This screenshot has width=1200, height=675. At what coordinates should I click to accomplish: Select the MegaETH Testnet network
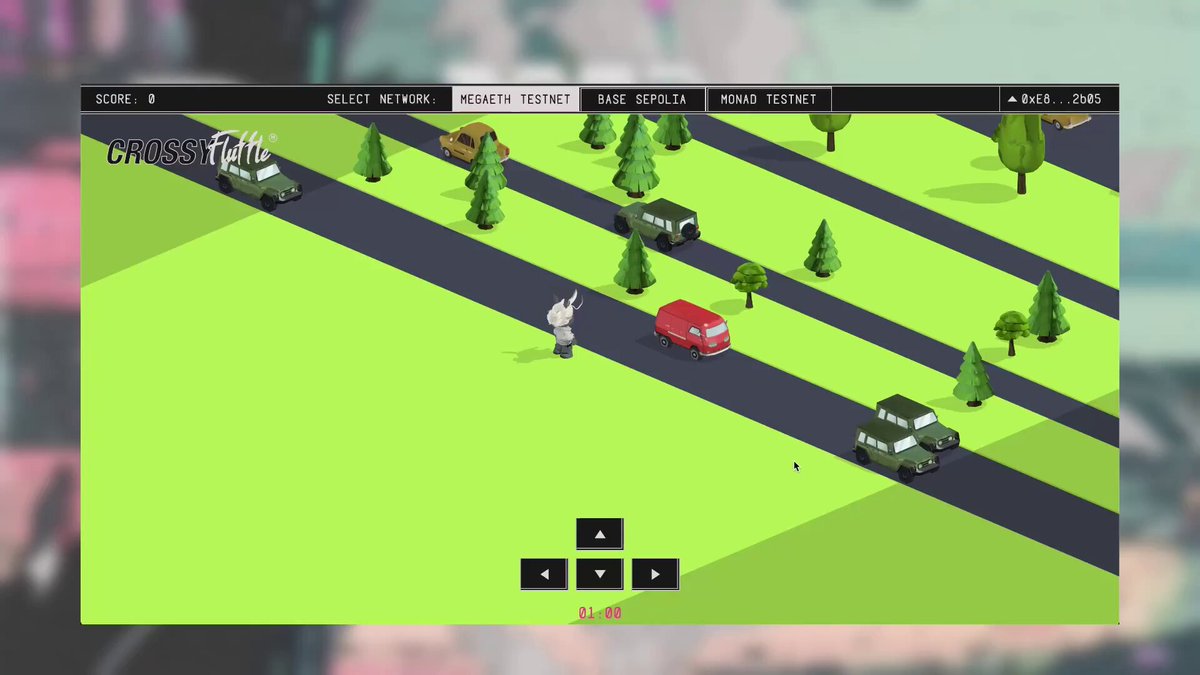point(515,99)
